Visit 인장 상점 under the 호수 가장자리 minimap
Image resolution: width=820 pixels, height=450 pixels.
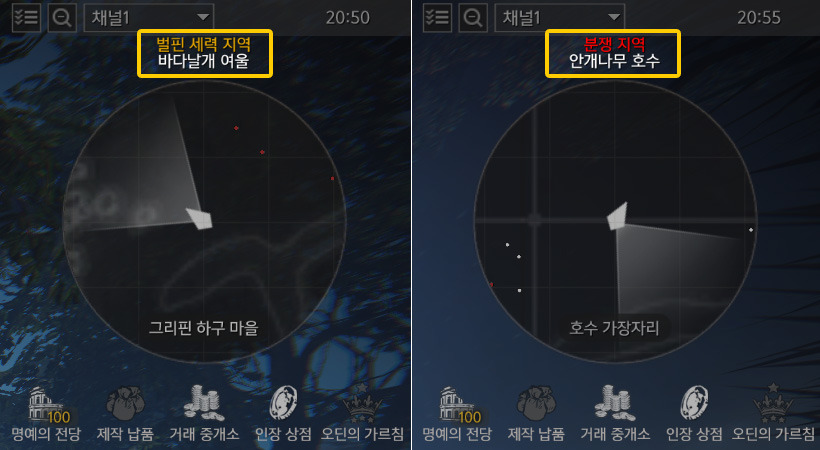pos(694,413)
